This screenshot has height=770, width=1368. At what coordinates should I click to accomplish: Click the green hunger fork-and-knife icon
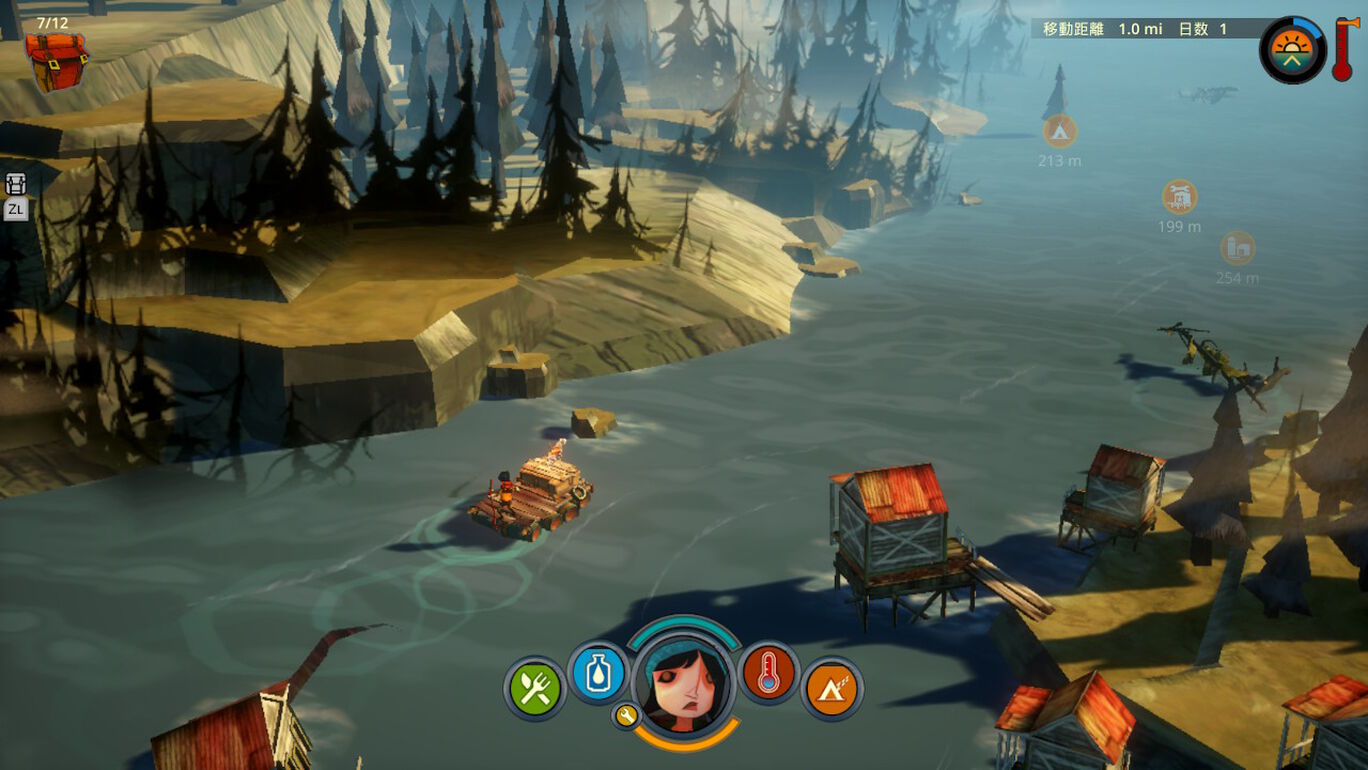(535, 688)
